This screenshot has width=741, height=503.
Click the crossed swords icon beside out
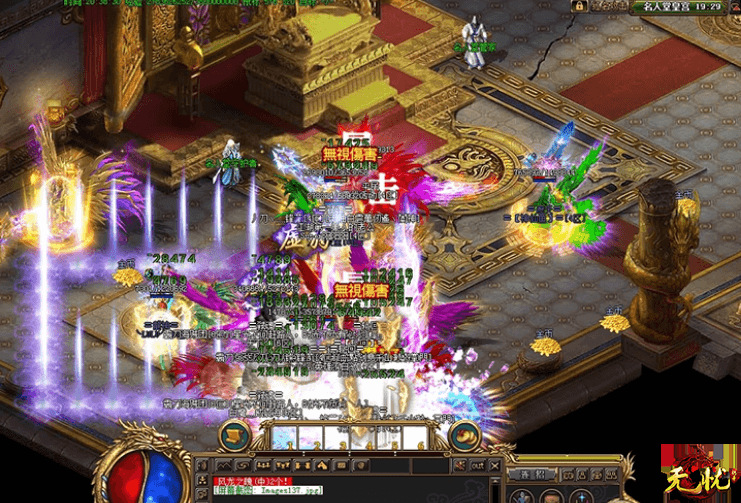[461, 465]
